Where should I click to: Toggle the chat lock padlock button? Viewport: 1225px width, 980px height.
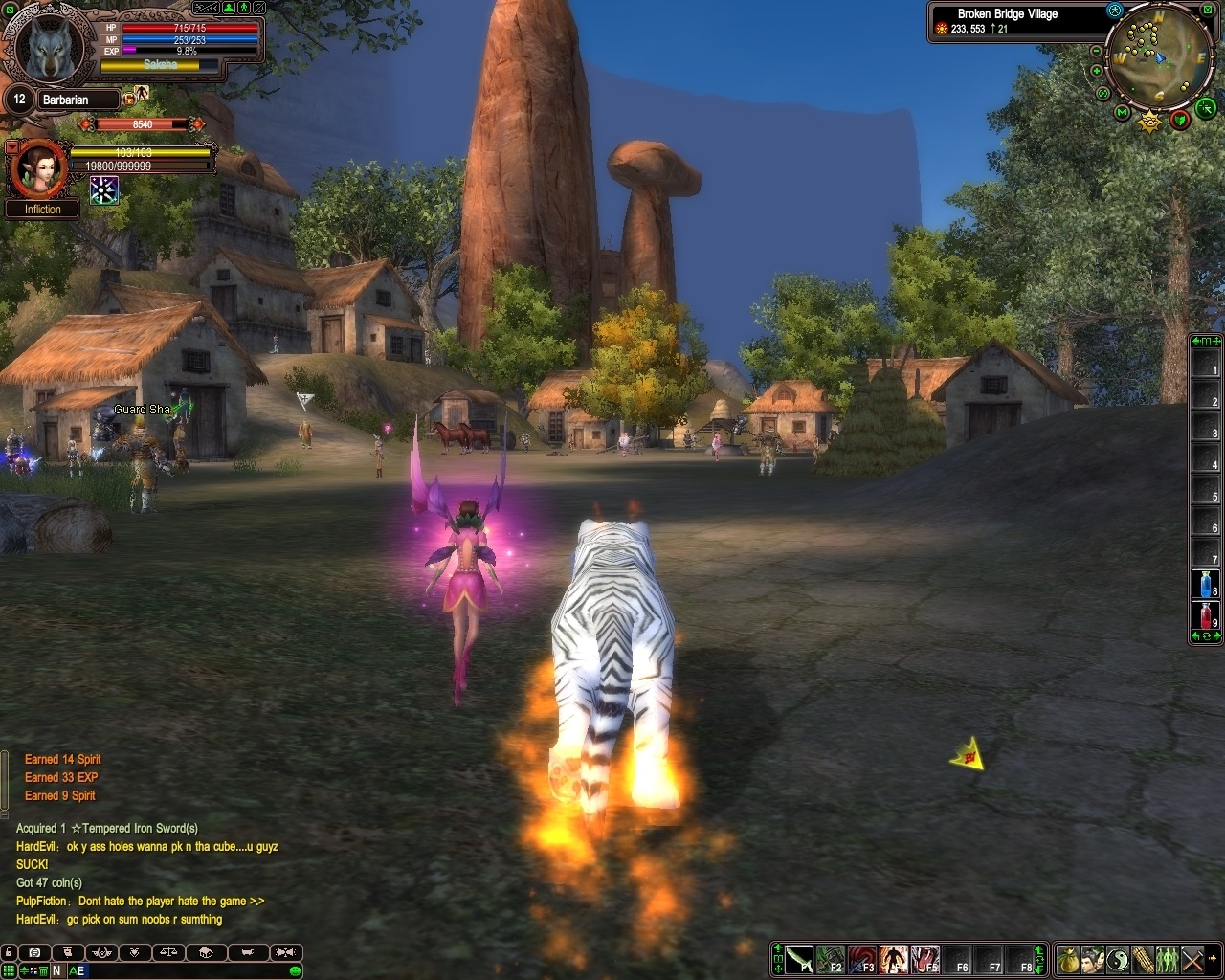point(9,952)
